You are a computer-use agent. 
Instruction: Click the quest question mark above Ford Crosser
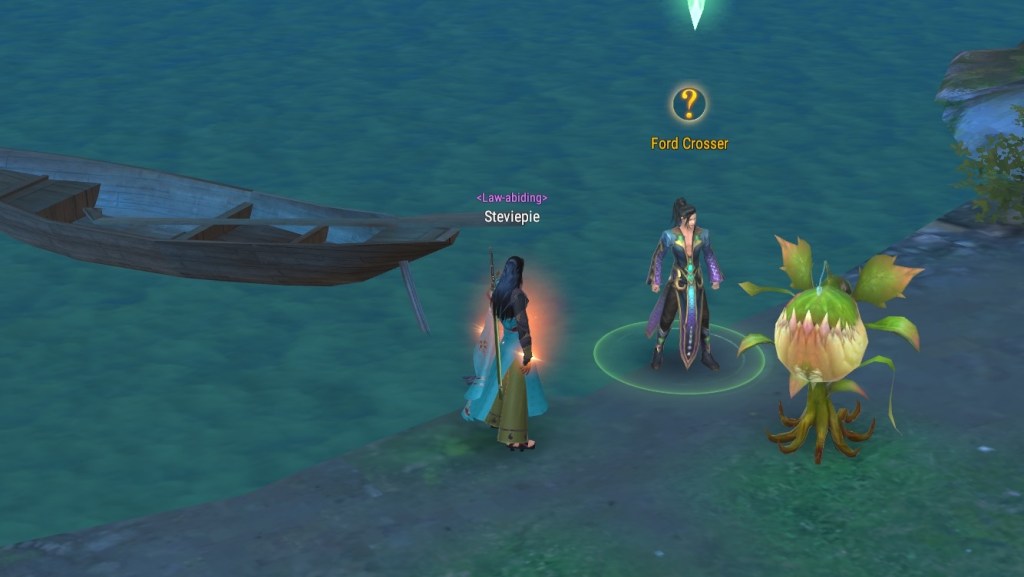pyautogui.click(x=688, y=103)
